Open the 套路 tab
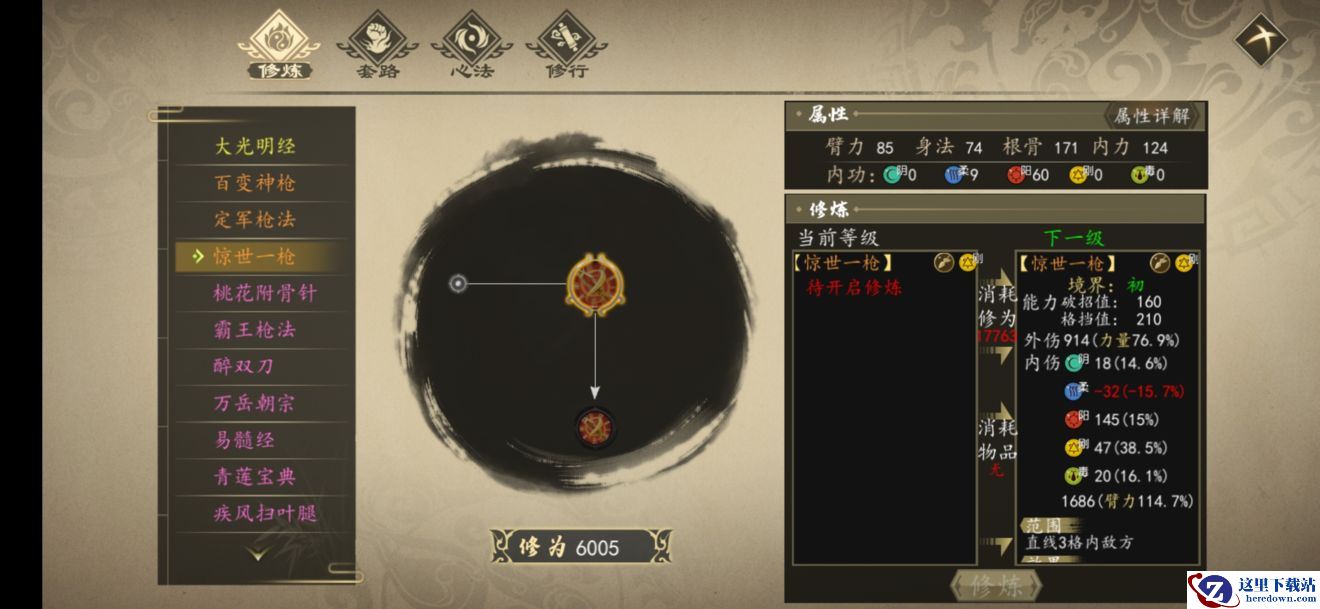 click(376, 45)
